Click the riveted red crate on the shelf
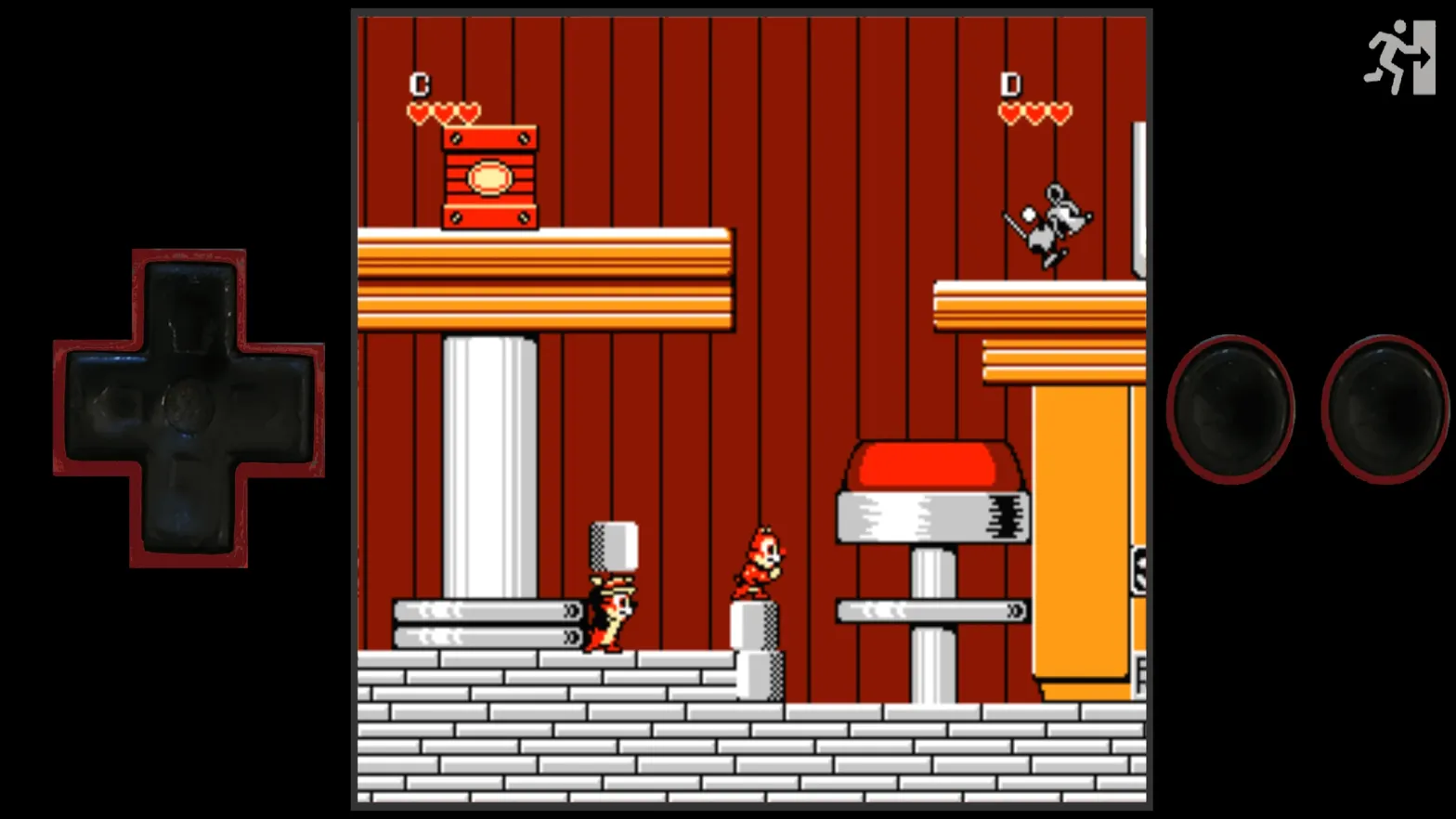This screenshot has width=1456, height=819. pos(487,176)
